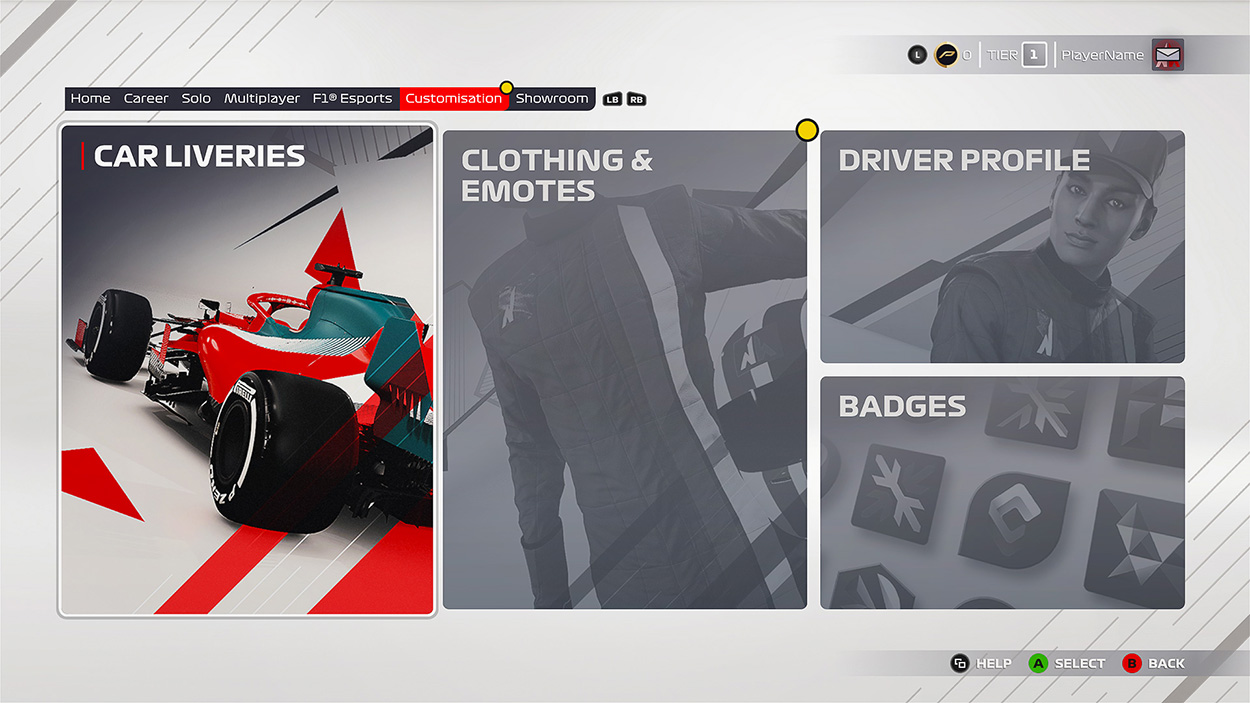Select the Multiplayer tab
Image resolution: width=1250 pixels, height=703 pixels.
pyautogui.click(x=262, y=99)
